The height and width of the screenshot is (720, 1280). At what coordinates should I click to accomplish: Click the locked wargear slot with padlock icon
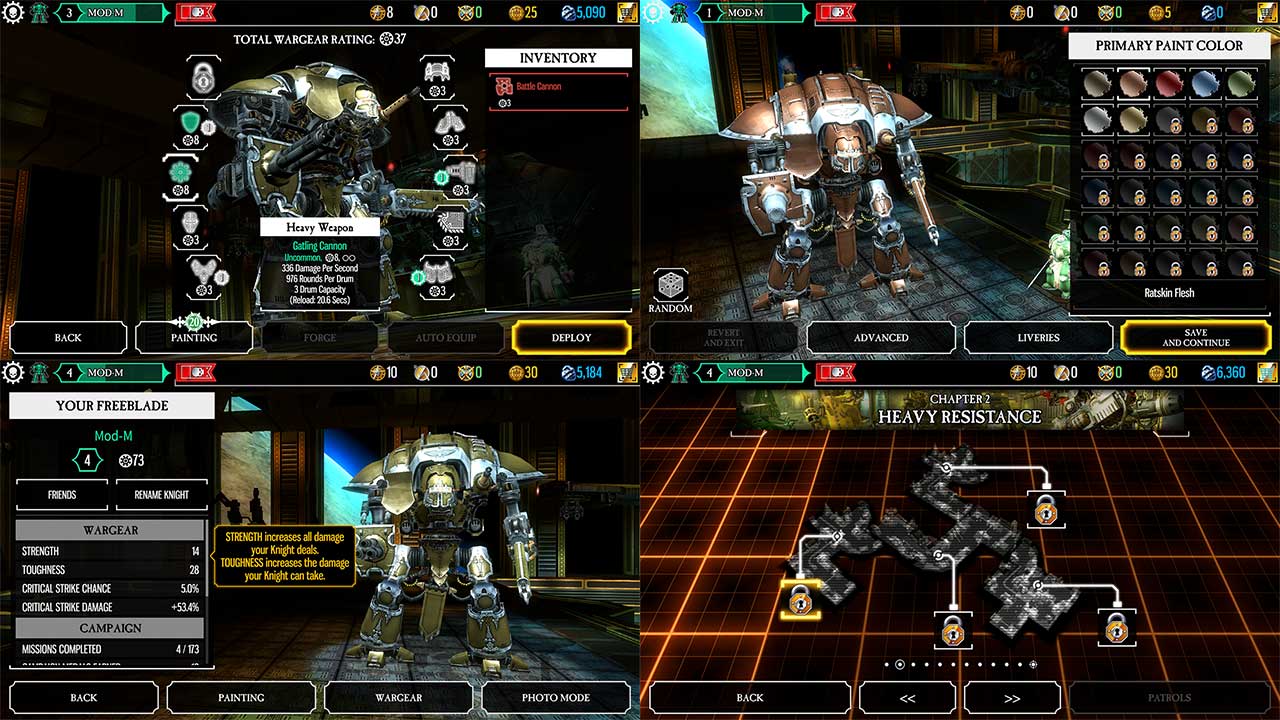[x=202, y=77]
